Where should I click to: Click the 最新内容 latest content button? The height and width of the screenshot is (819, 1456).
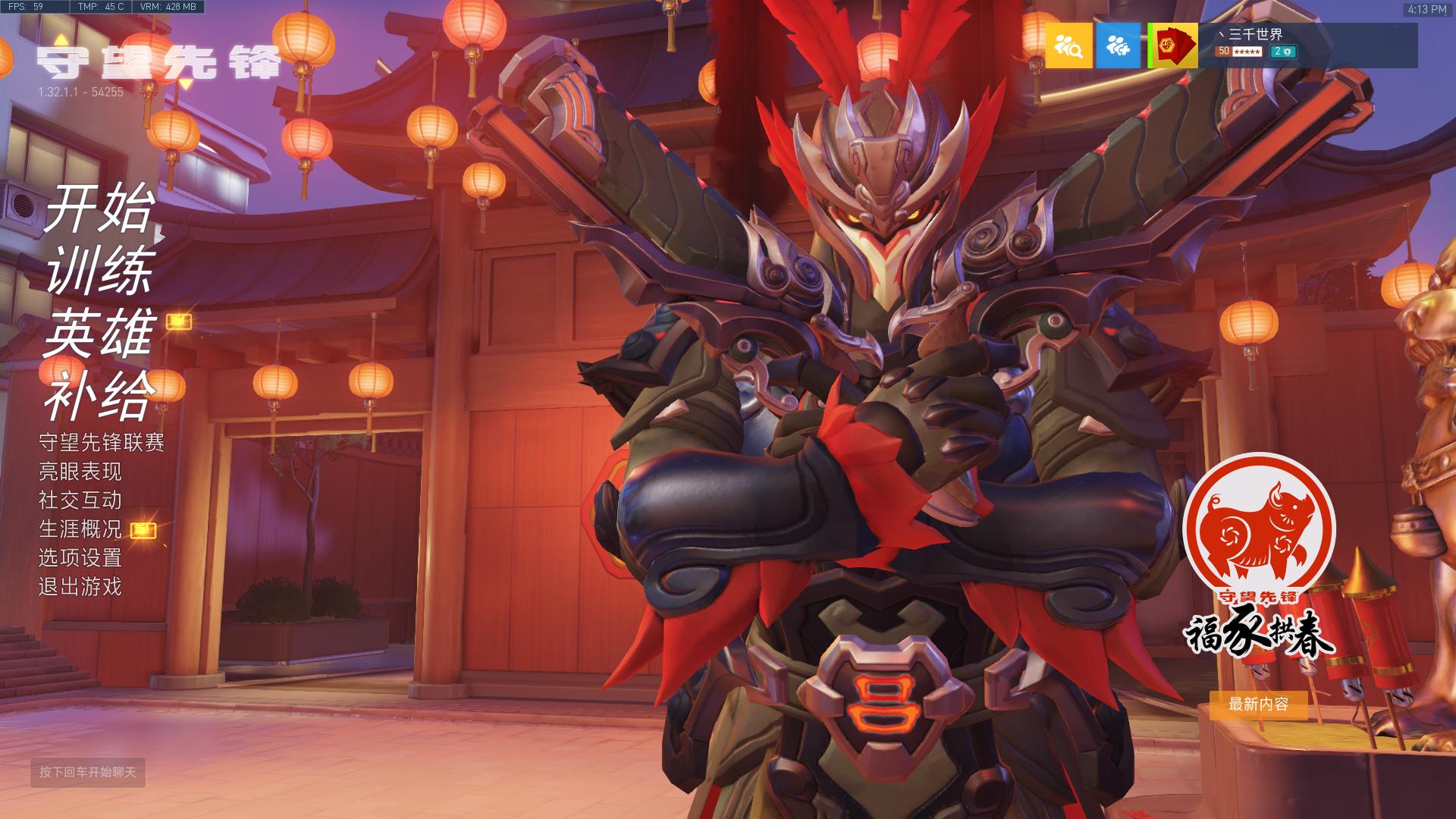1258,704
